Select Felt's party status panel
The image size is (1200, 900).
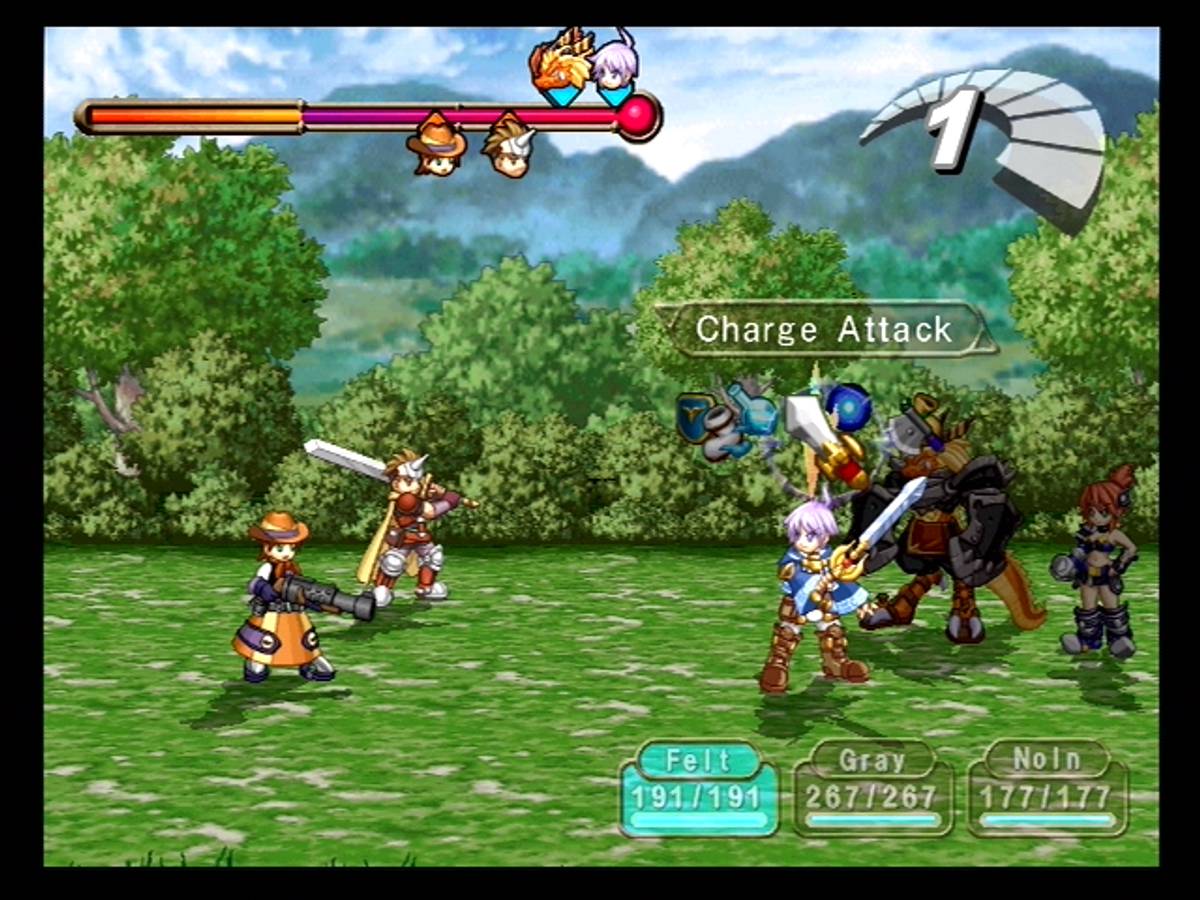pyautogui.click(x=699, y=788)
